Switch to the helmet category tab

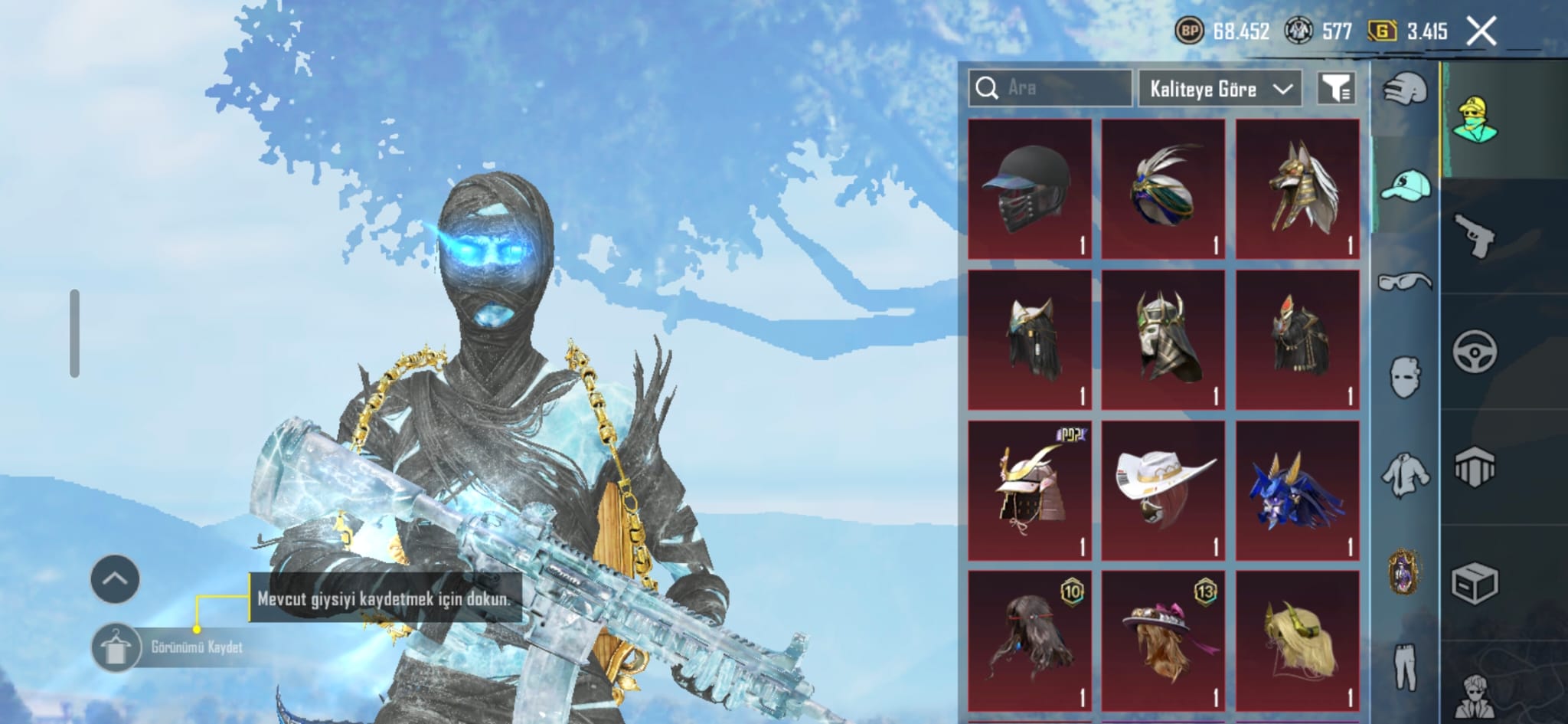pyautogui.click(x=1405, y=91)
